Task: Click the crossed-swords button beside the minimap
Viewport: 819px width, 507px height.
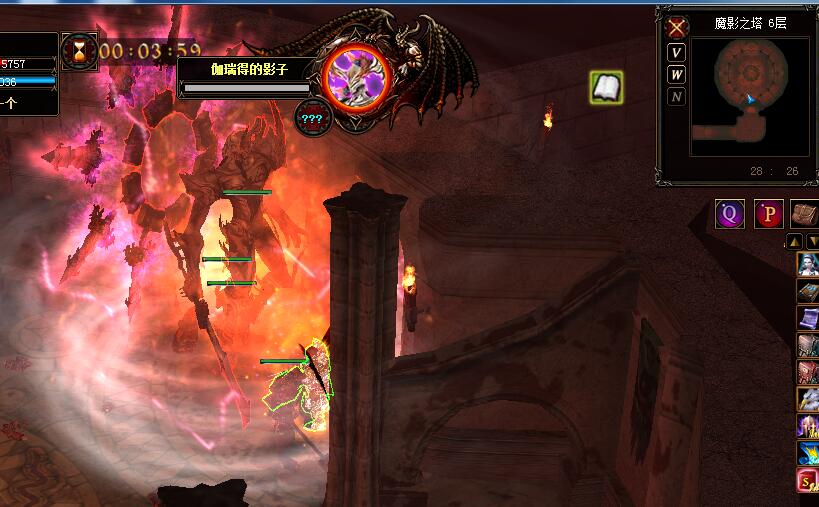Action: point(677,27)
